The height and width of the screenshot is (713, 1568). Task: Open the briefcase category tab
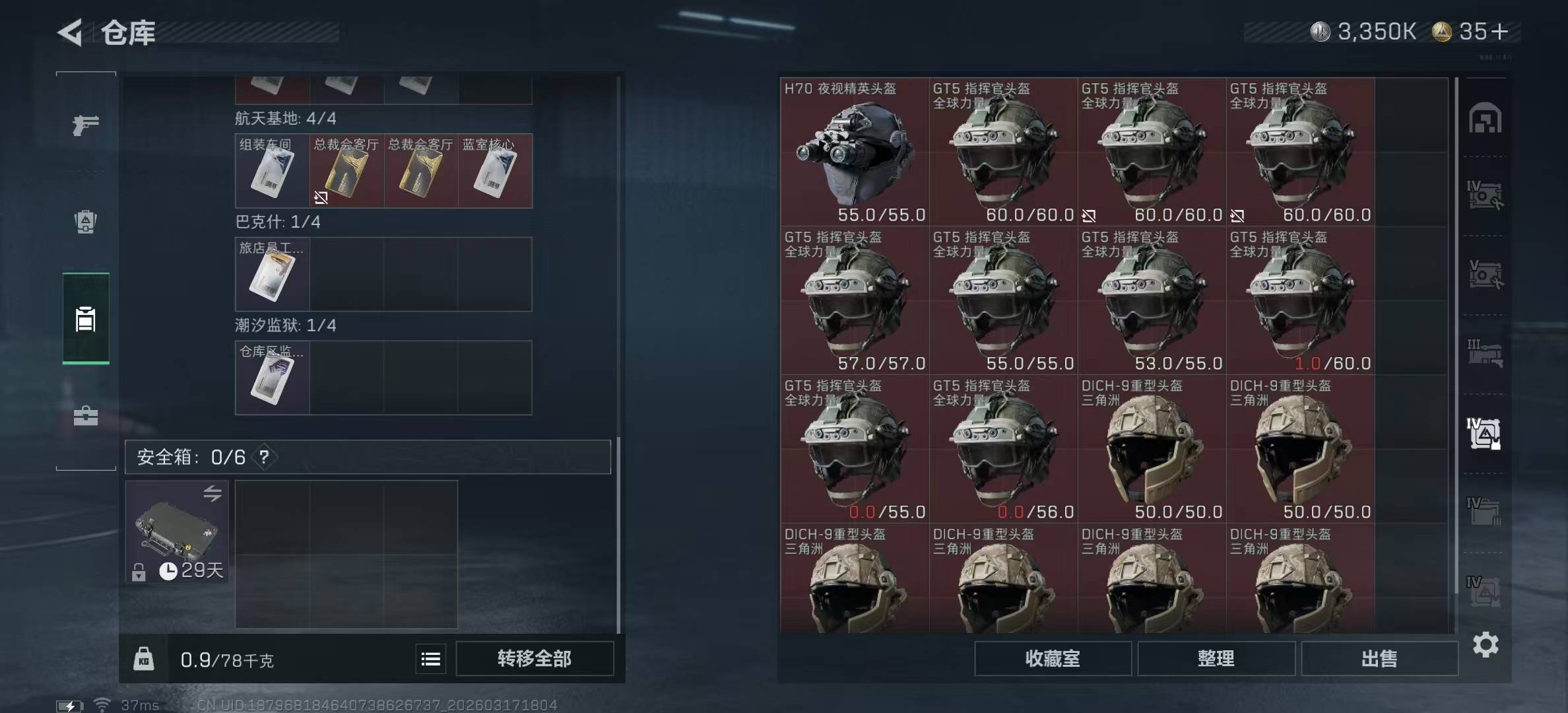pyautogui.click(x=86, y=416)
